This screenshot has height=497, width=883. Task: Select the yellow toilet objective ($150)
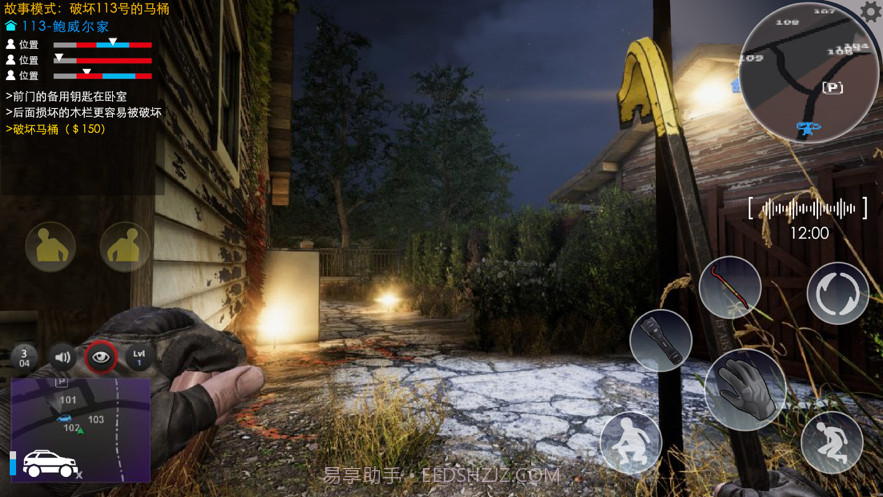tap(58, 129)
